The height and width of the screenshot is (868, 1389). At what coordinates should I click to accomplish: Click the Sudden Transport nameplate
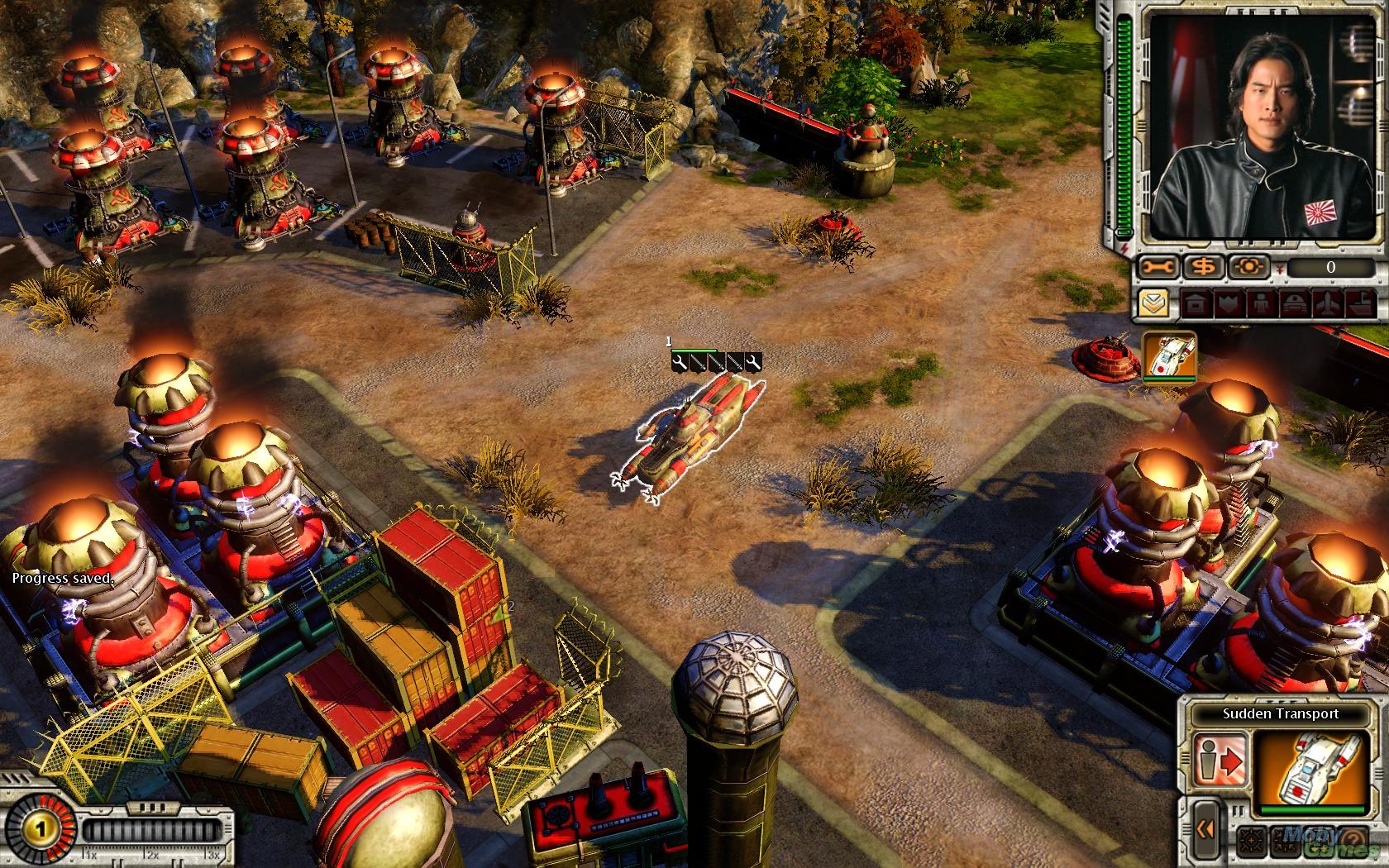click(x=1282, y=714)
